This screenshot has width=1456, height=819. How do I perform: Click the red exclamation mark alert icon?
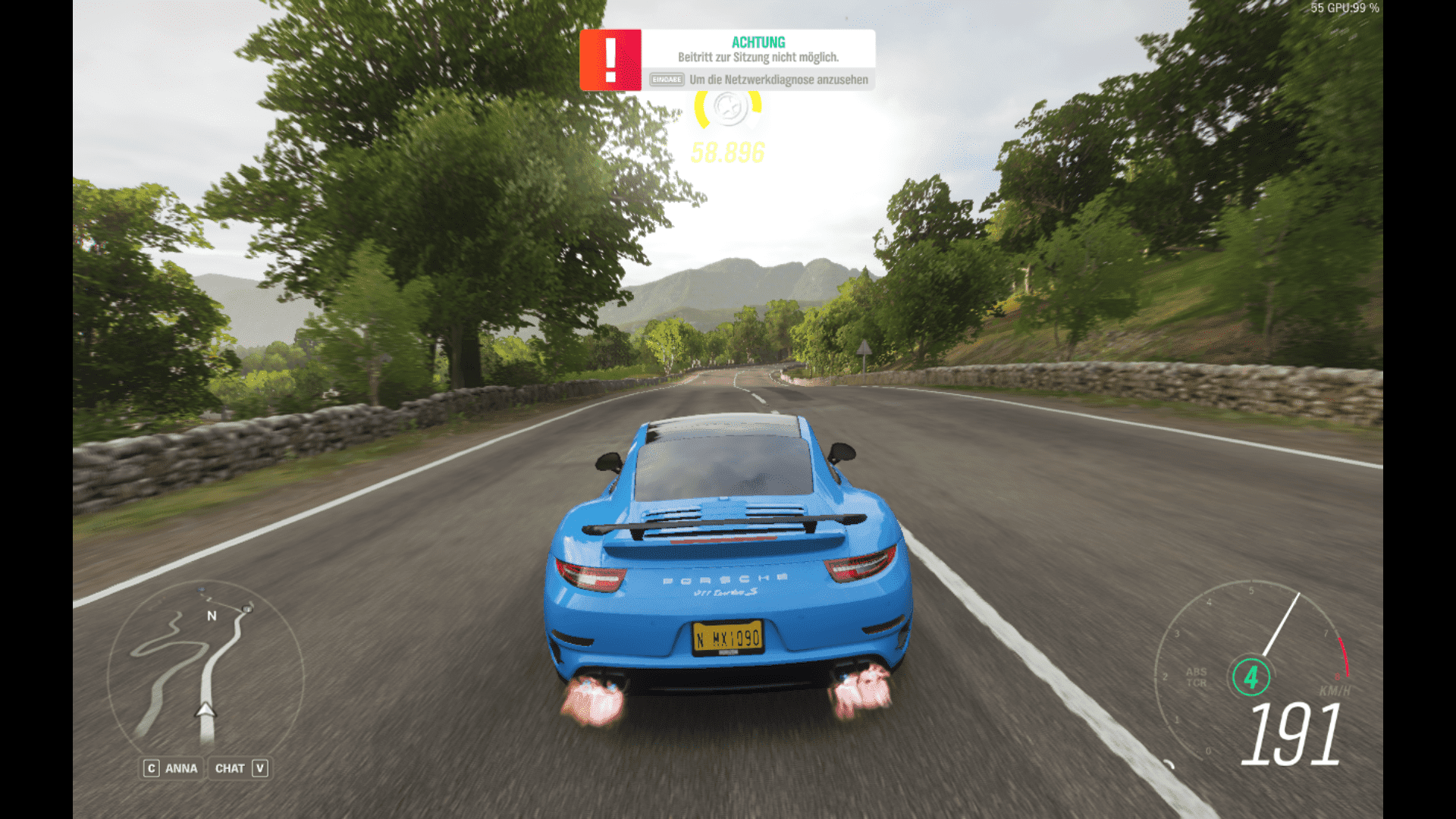(x=610, y=60)
